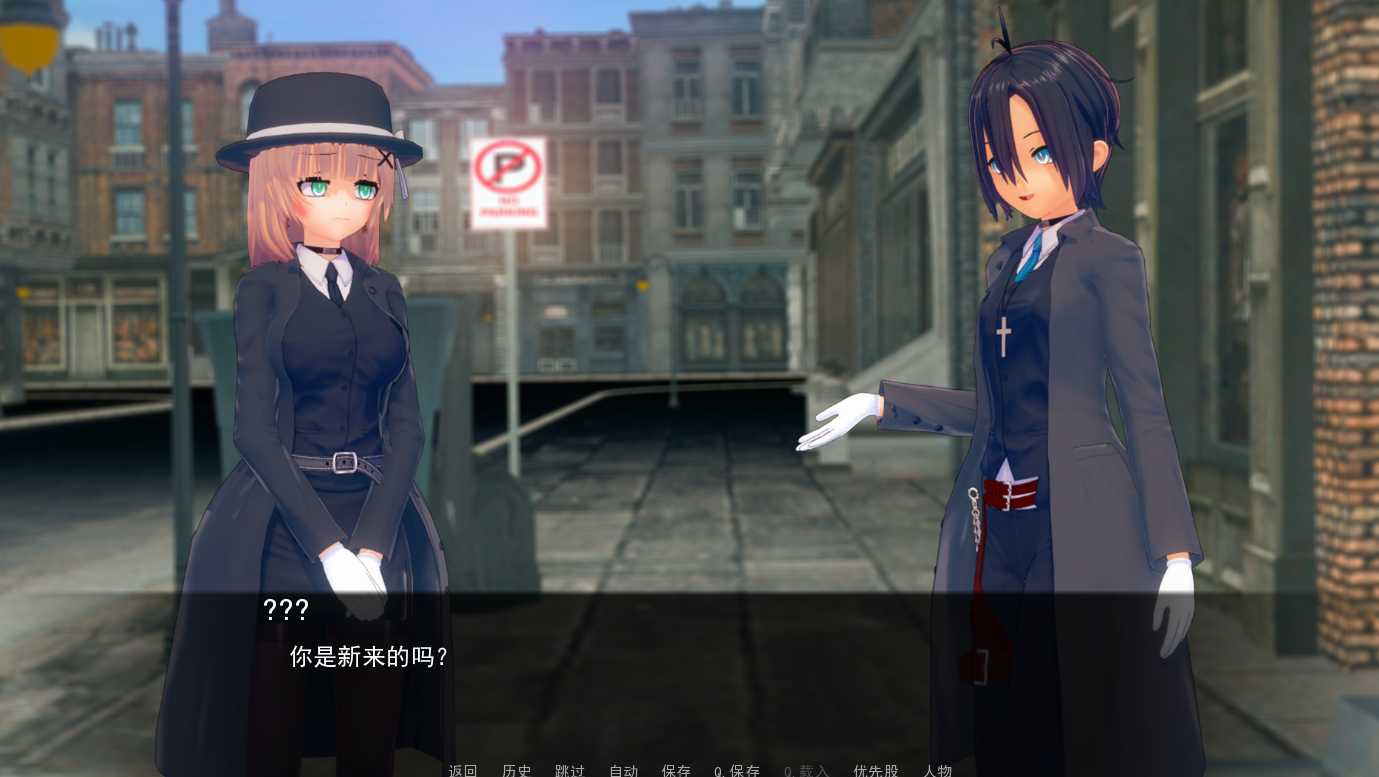The image size is (1379, 777).
Task: Click the 返回 (Back) quick menu button
Action: tap(463, 770)
